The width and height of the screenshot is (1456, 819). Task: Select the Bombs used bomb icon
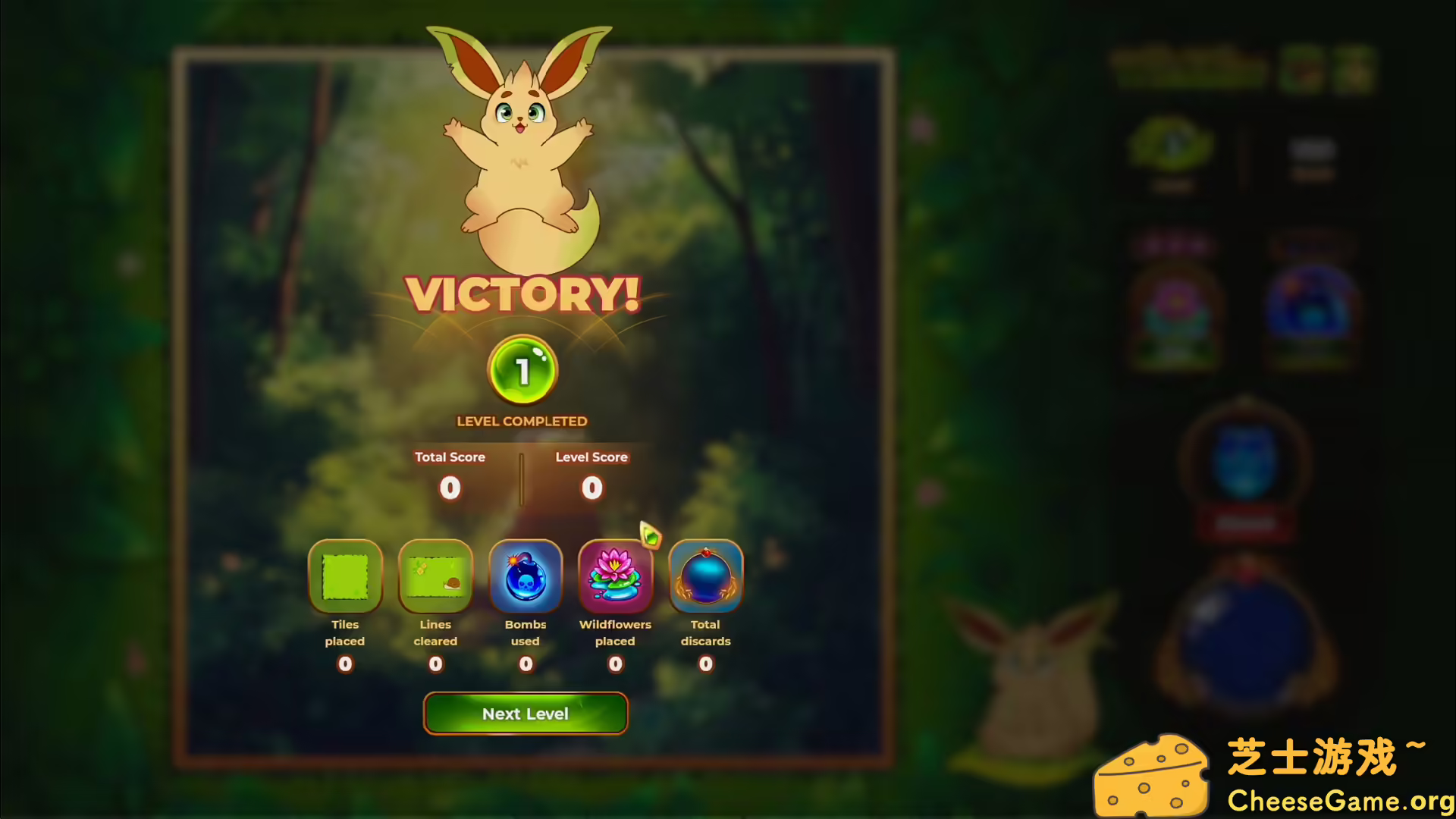526,576
